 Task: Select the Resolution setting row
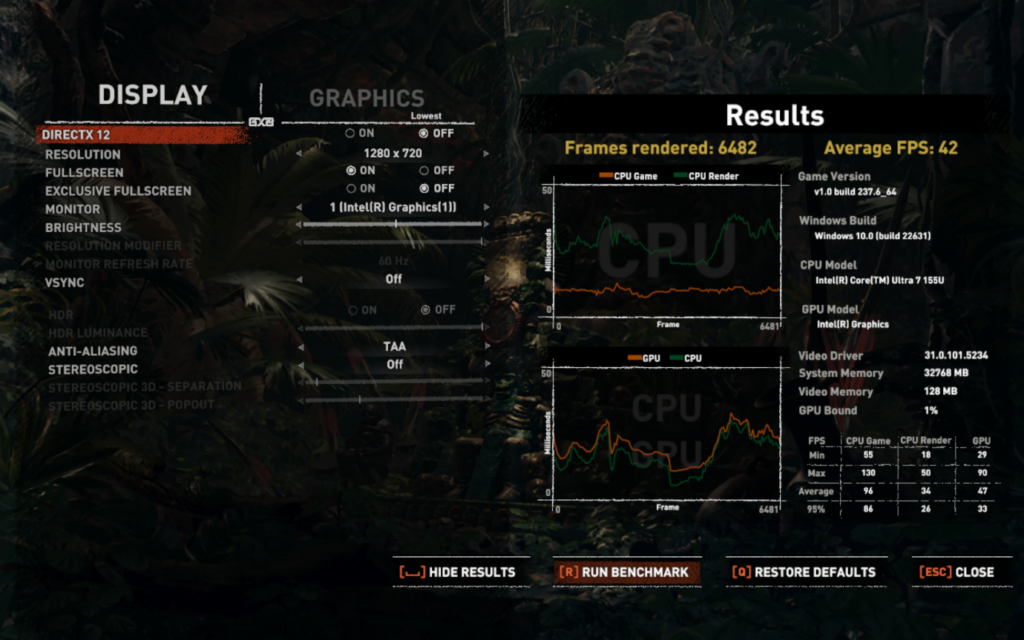tap(83, 154)
